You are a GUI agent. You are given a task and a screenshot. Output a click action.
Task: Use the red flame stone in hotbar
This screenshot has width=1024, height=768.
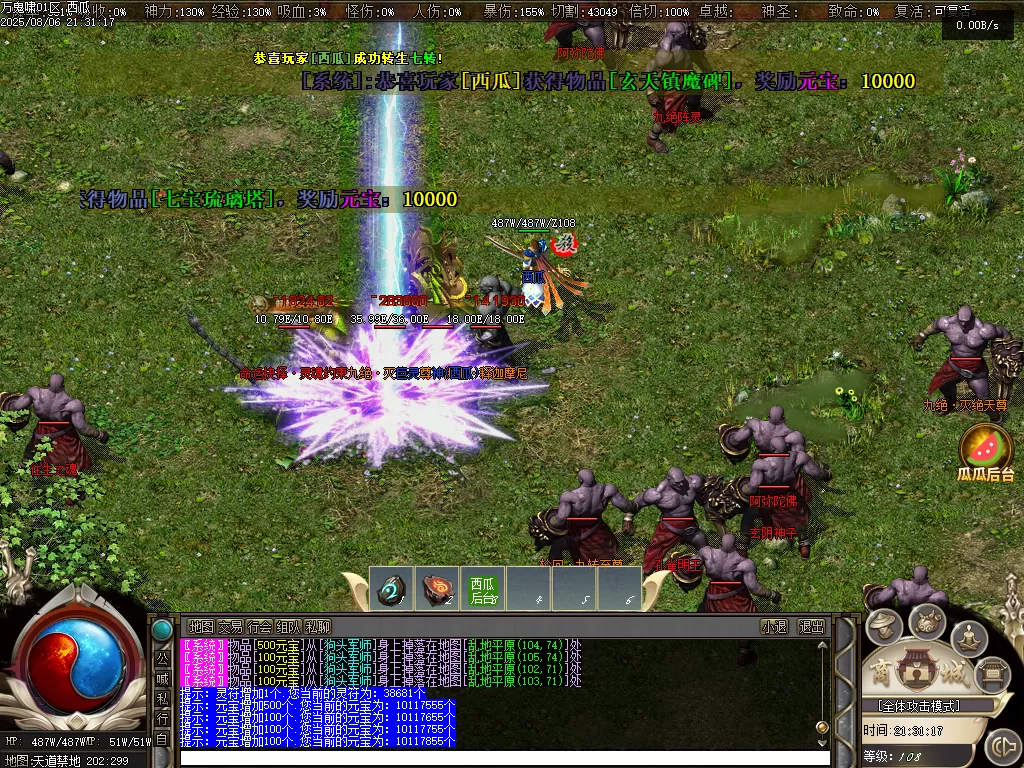pos(437,589)
